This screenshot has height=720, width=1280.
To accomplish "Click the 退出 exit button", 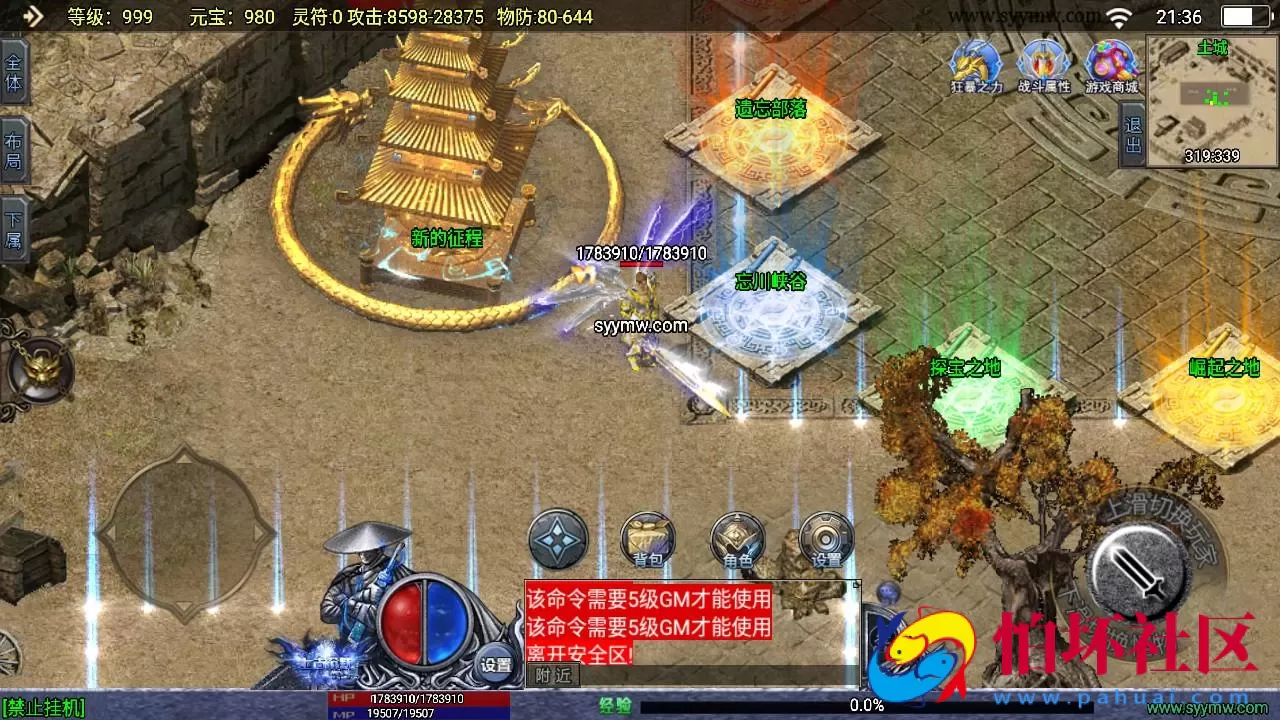I will [1133, 136].
